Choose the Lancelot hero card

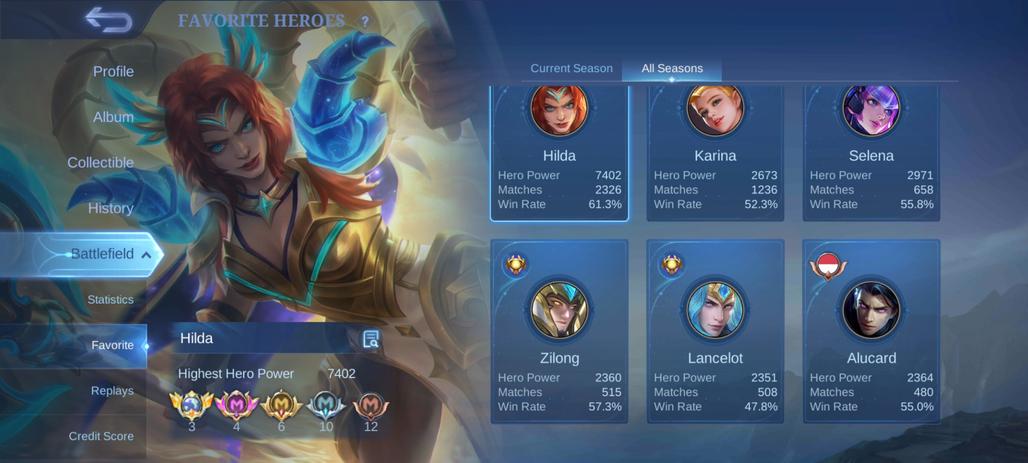click(715, 332)
